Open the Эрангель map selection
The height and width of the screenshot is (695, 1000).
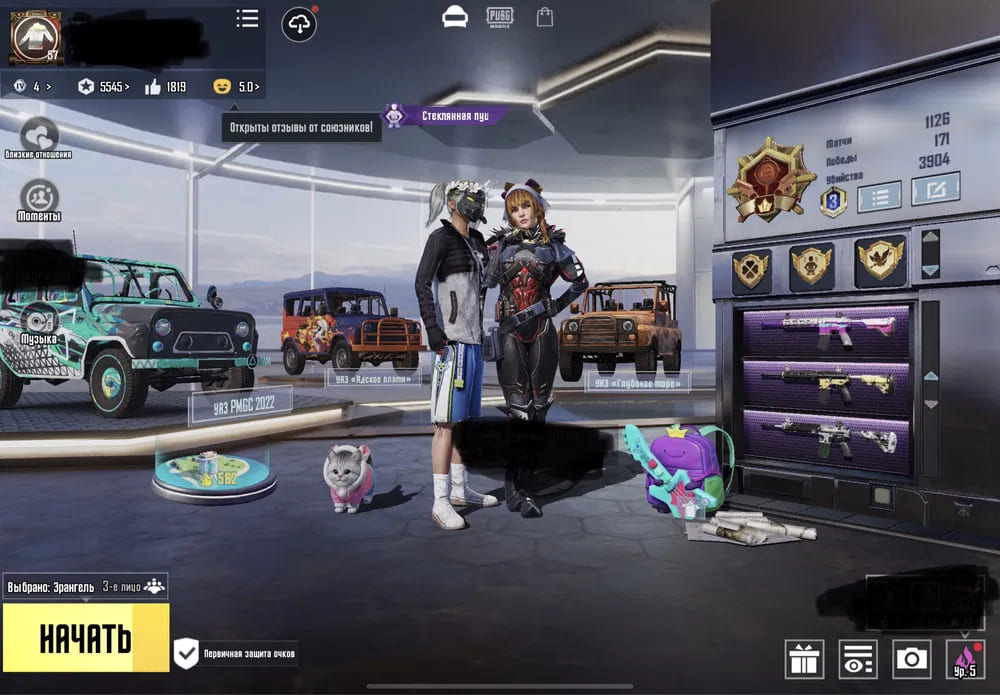(x=52, y=587)
